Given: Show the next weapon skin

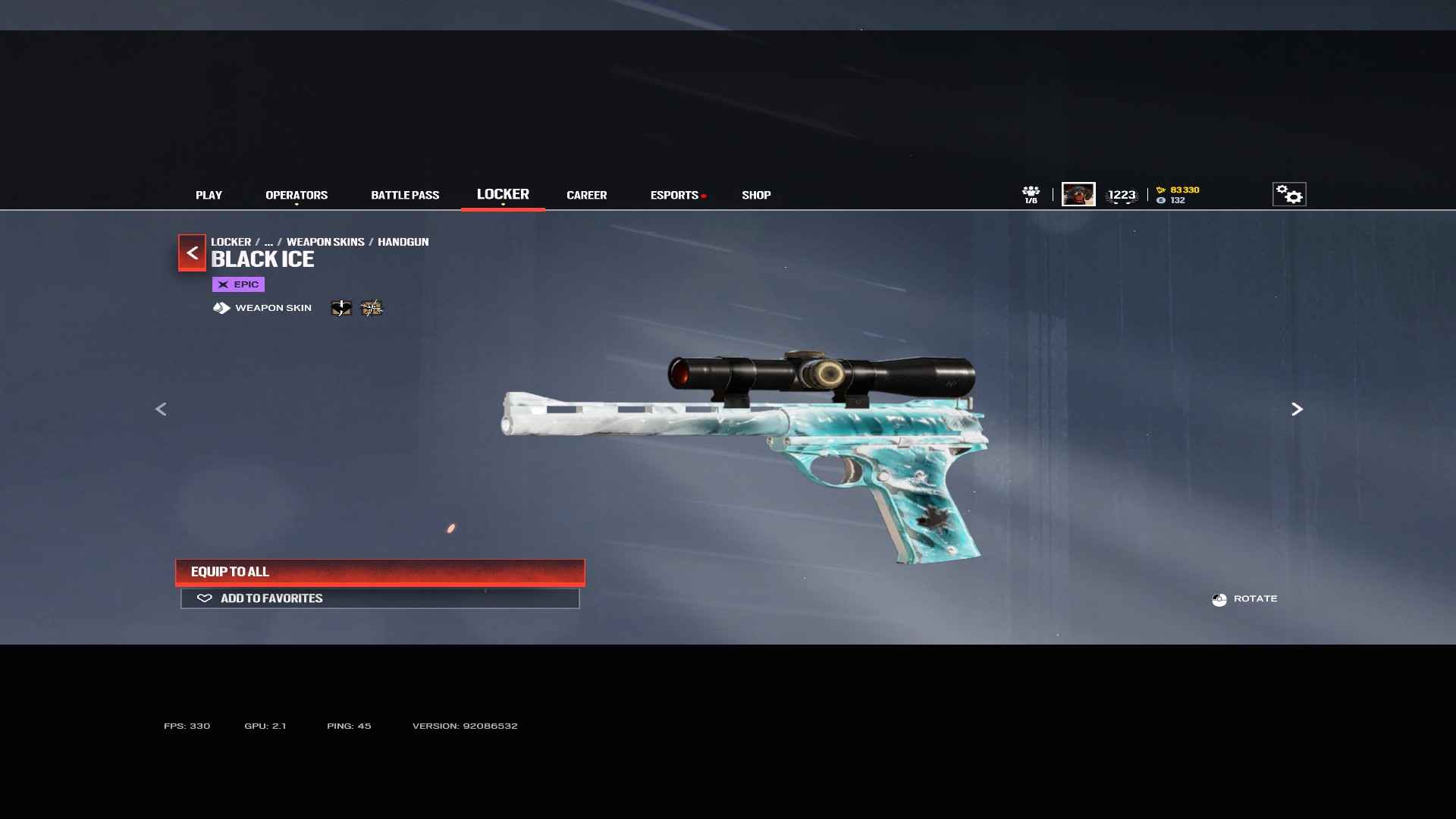Looking at the screenshot, I should click(x=1297, y=409).
